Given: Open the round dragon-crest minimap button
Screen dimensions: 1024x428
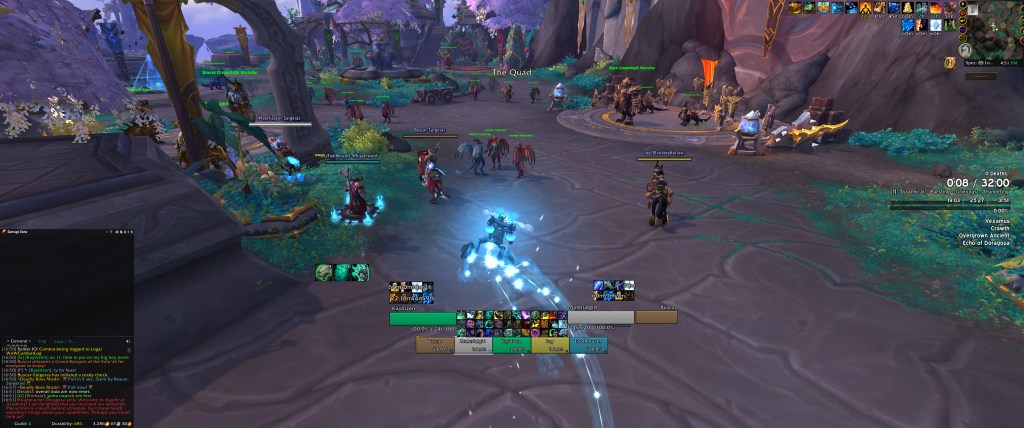Looking at the screenshot, I should tap(966, 50).
